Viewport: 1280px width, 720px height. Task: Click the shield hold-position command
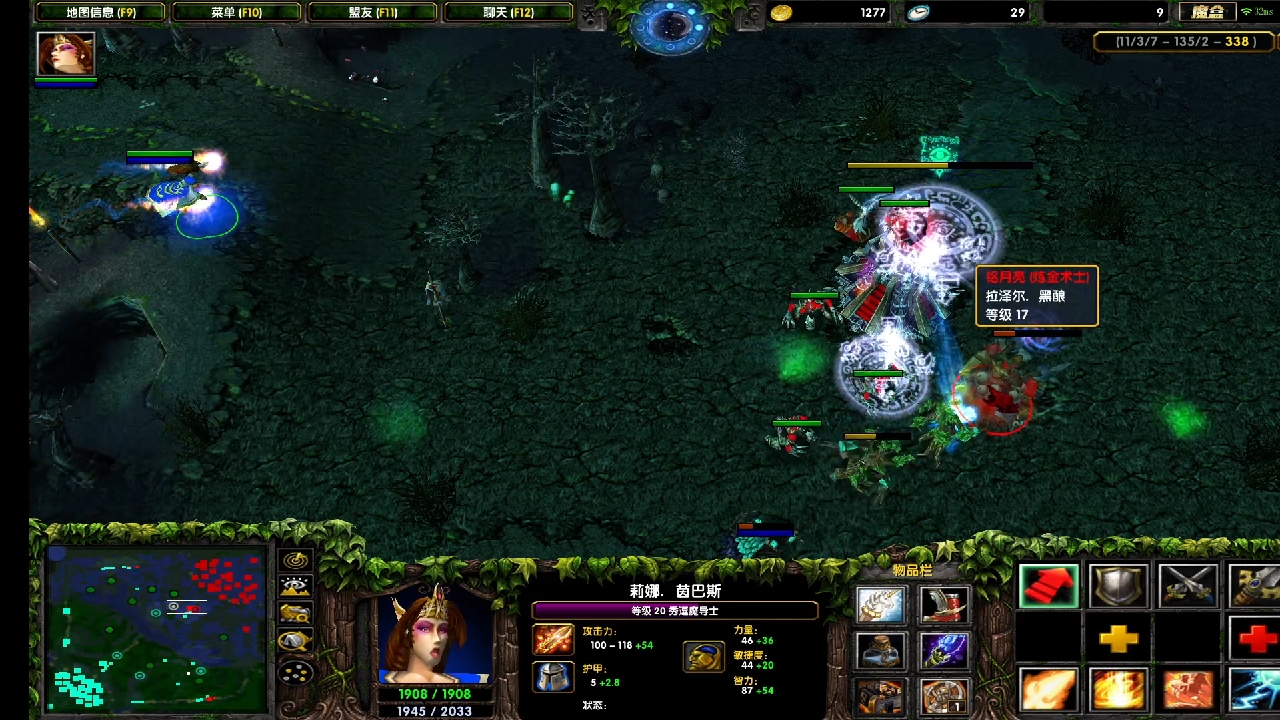[1118, 586]
